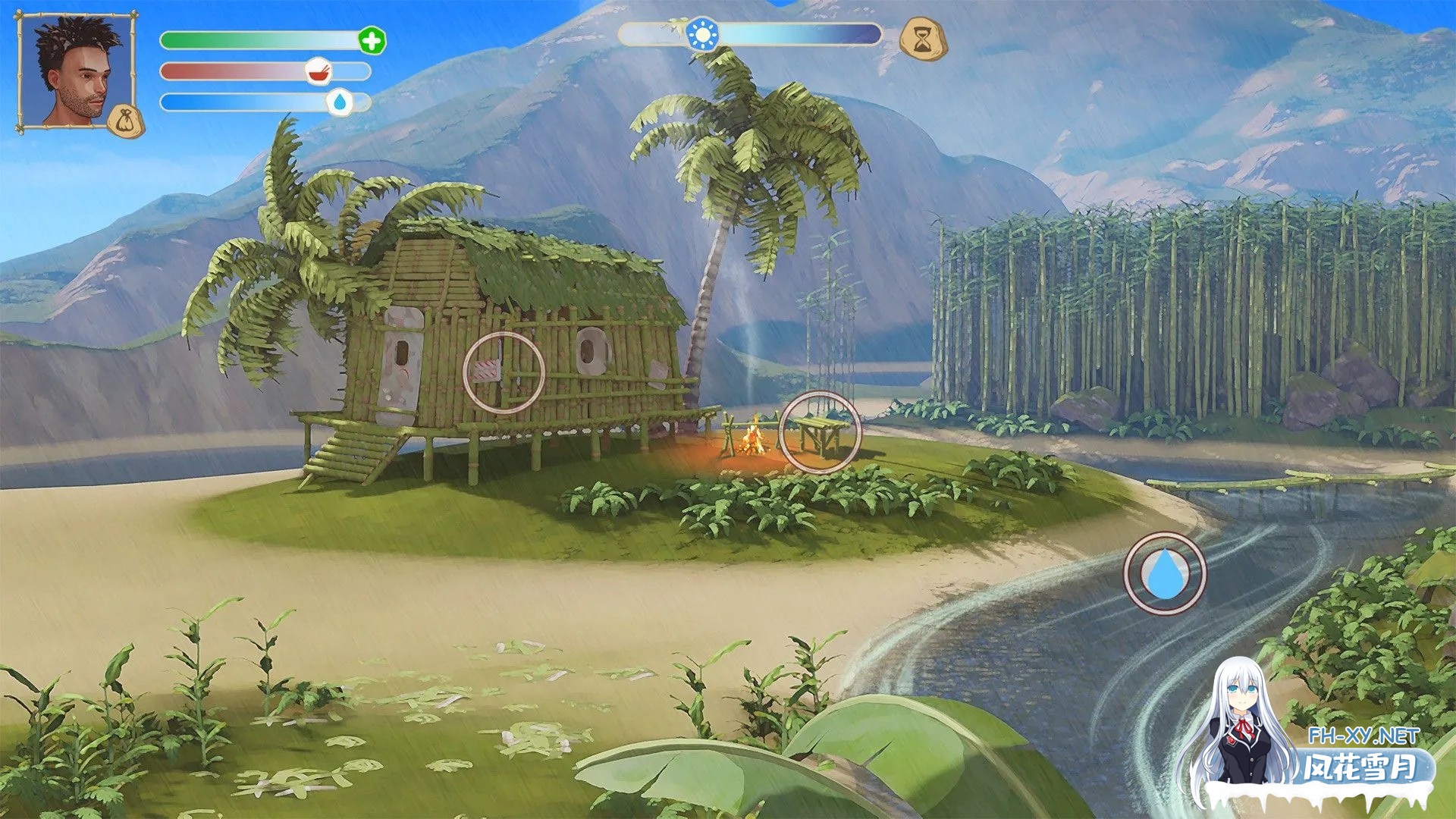Click the sun icon on day timeline
Image resolution: width=1456 pixels, height=819 pixels.
pos(702,35)
